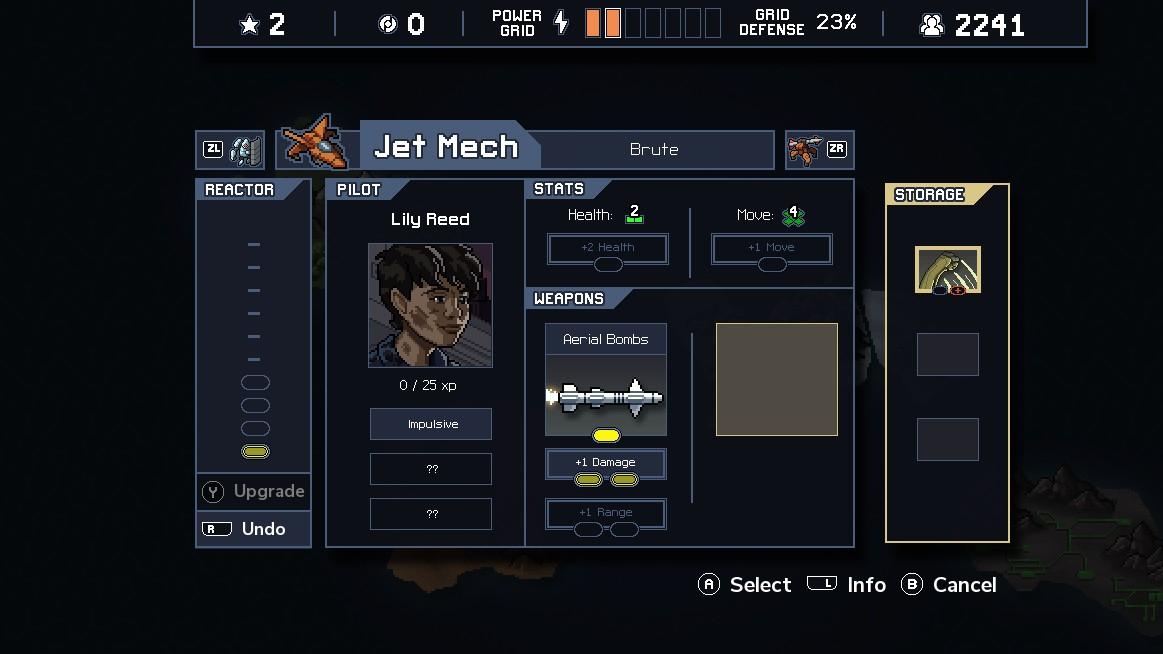This screenshot has width=1163, height=654.
Task: Activate the +1 Range weapon upgrade
Action: (606, 514)
